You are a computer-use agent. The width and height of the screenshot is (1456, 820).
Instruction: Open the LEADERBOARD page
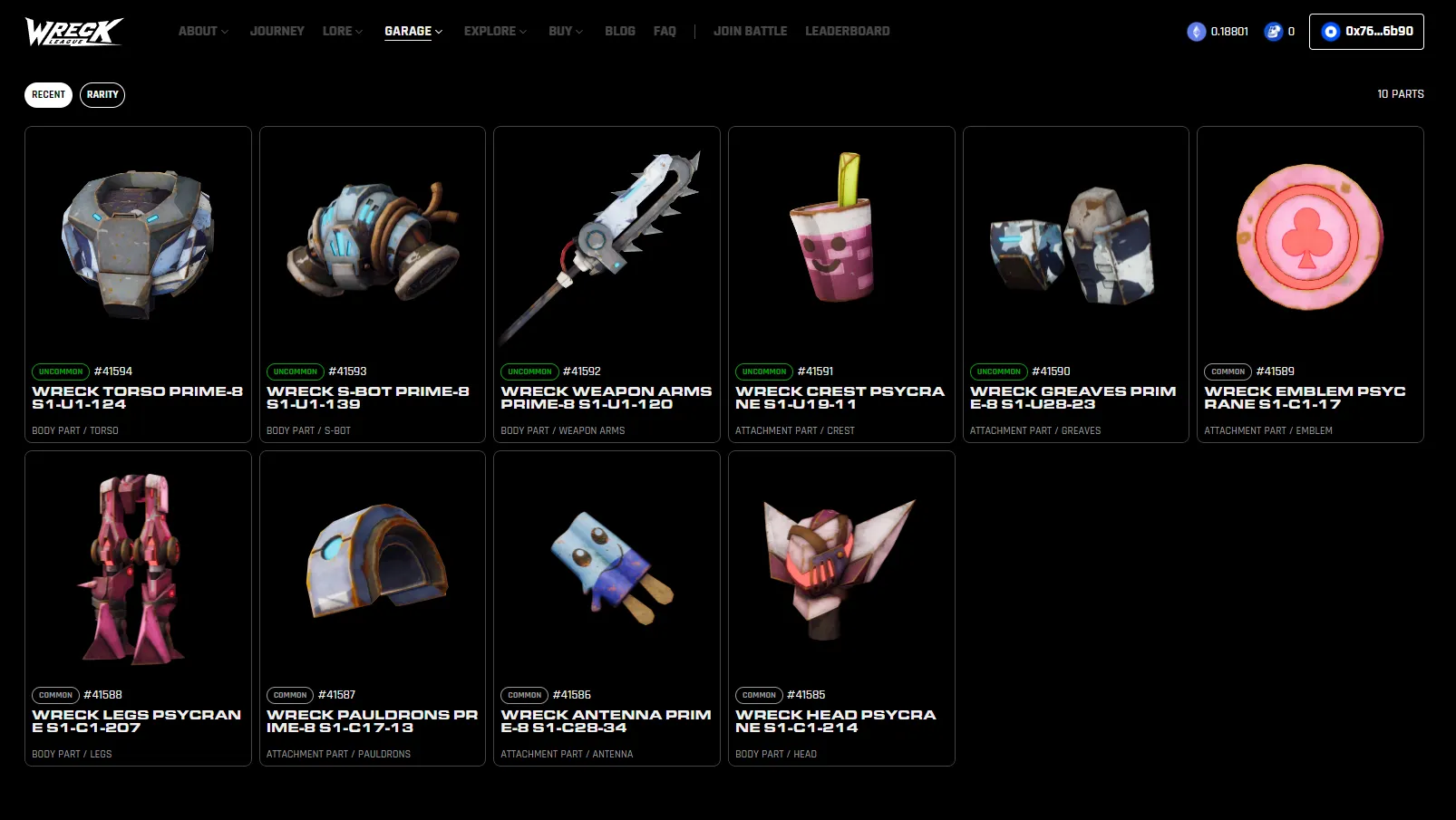pyautogui.click(x=847, y=31)
